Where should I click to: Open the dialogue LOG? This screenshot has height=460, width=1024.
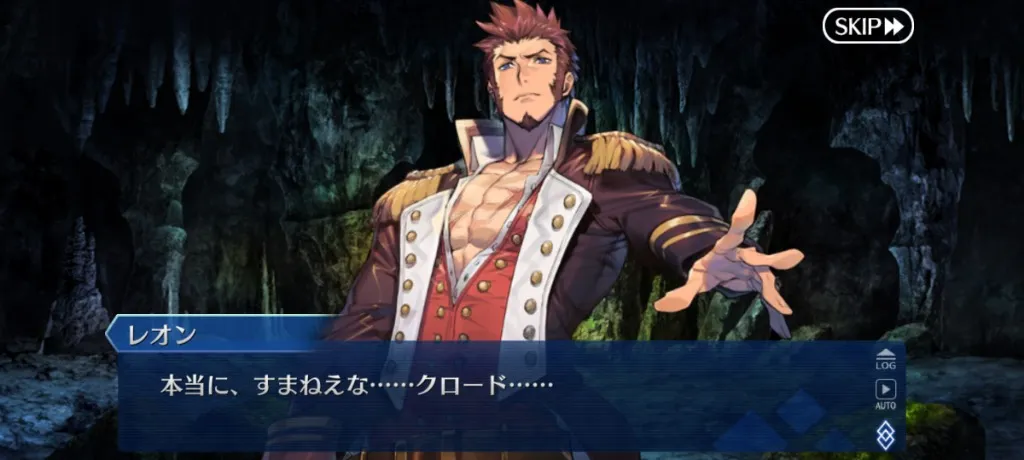coord(885,358)
